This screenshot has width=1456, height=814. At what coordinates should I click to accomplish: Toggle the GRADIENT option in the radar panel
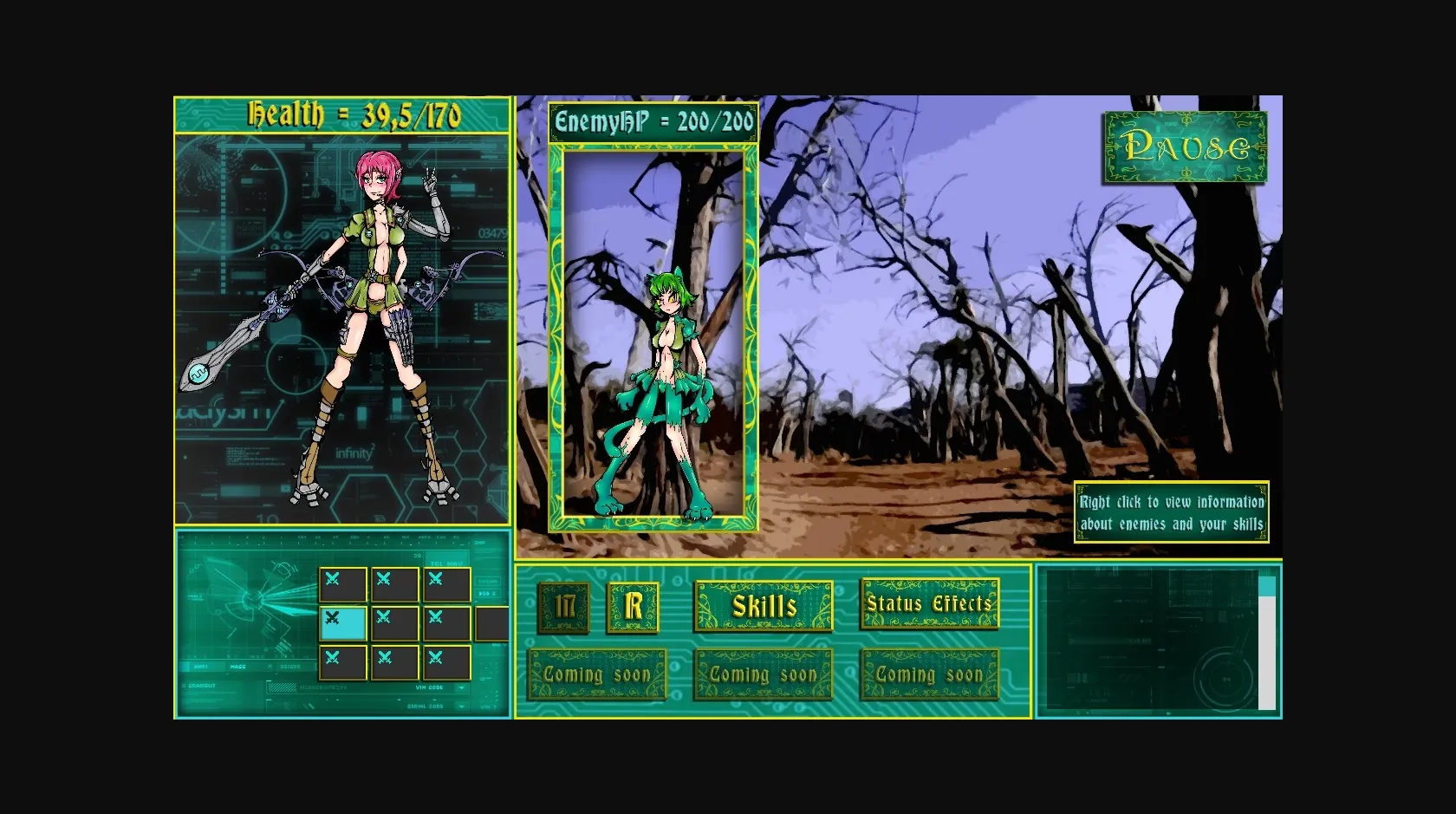coord(202,686)
